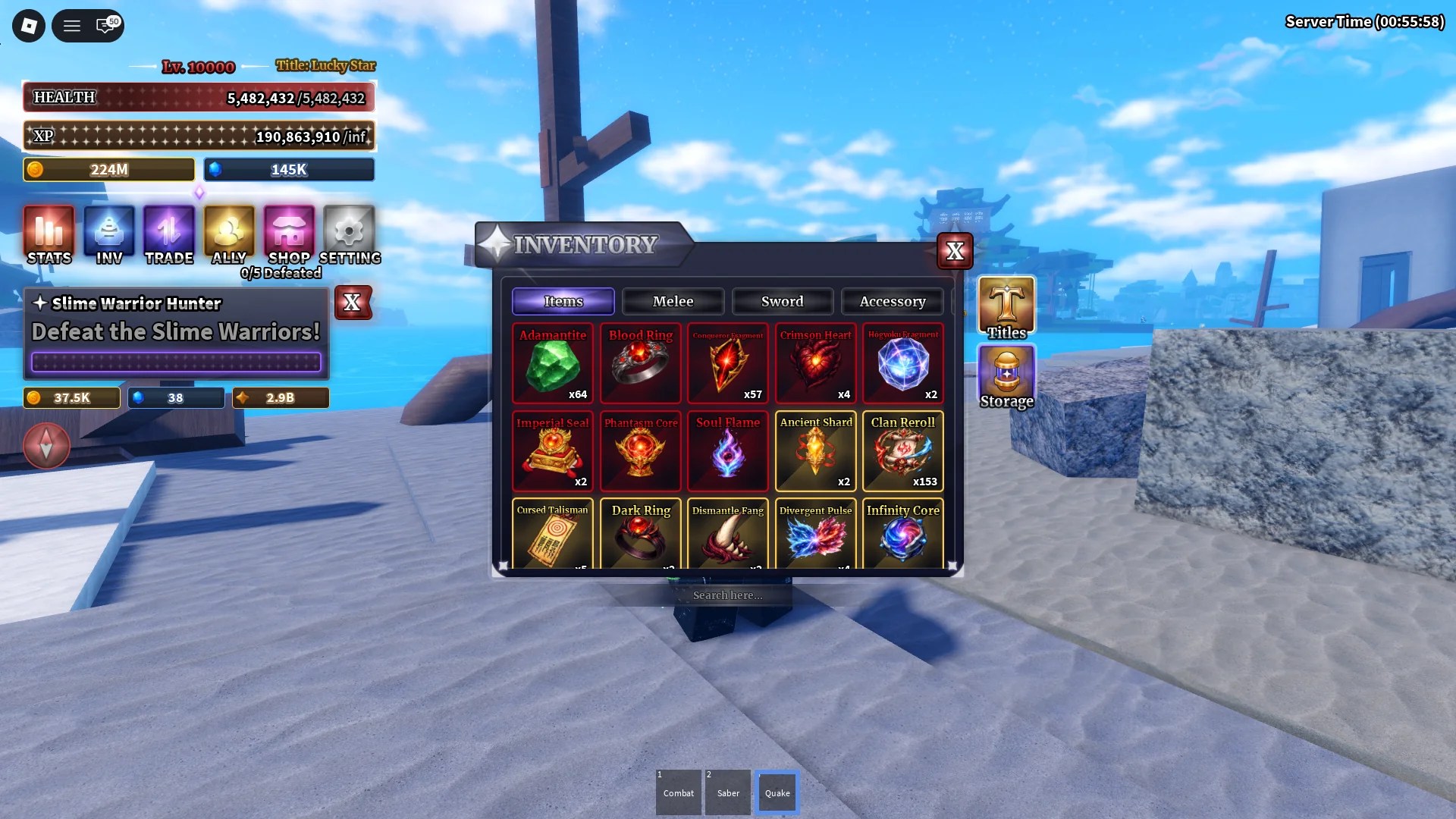Open the SHOP icon
Image resolution: width=1456 pixels, height=819 pixels.
[x=288, y=231]
